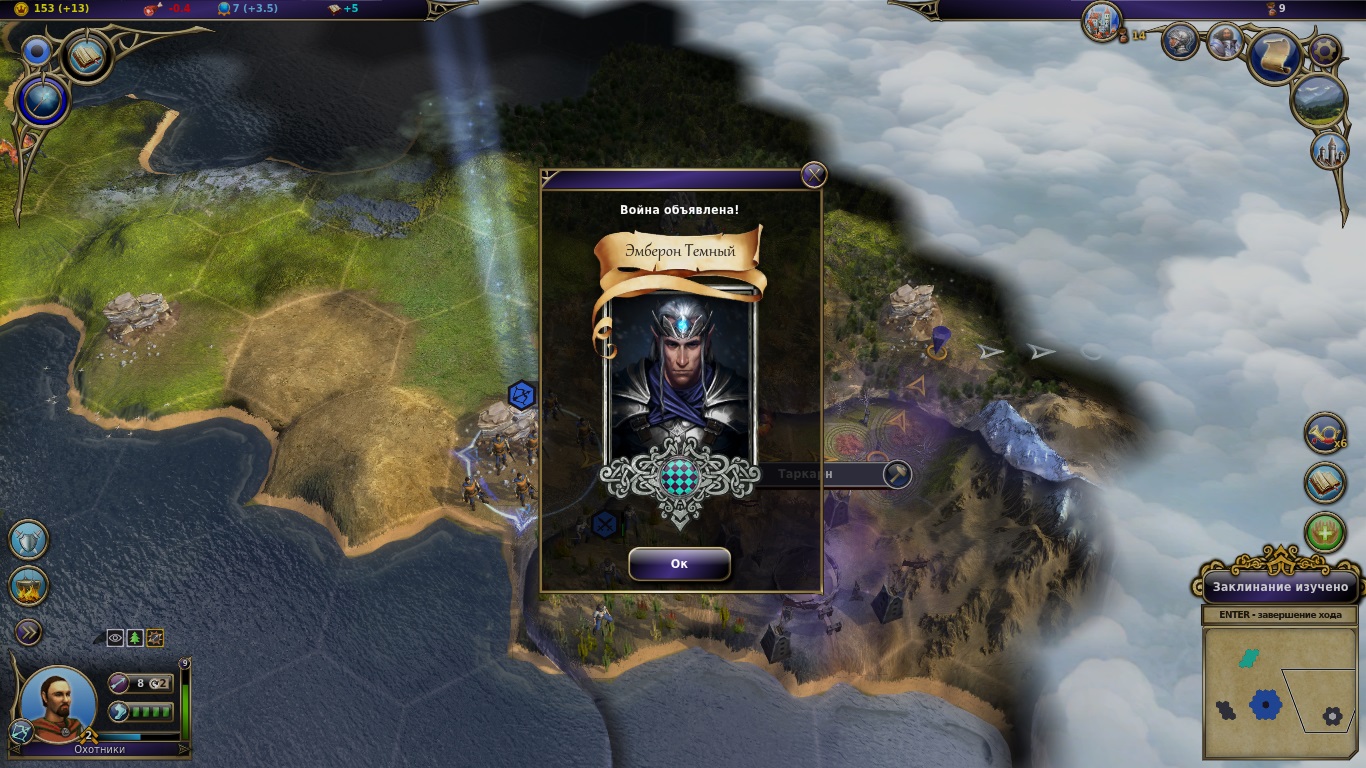Cycle to the next unit with right arrow
Screen dimensions: 1366x768
[x=183, y=748]
